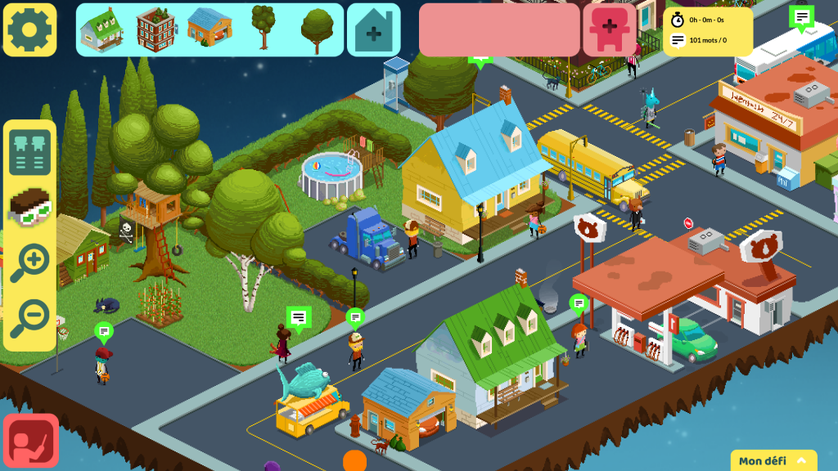838x471 pixels.
Task: Choose the round bushy tree thumbnail
Action: coord(317,30)
